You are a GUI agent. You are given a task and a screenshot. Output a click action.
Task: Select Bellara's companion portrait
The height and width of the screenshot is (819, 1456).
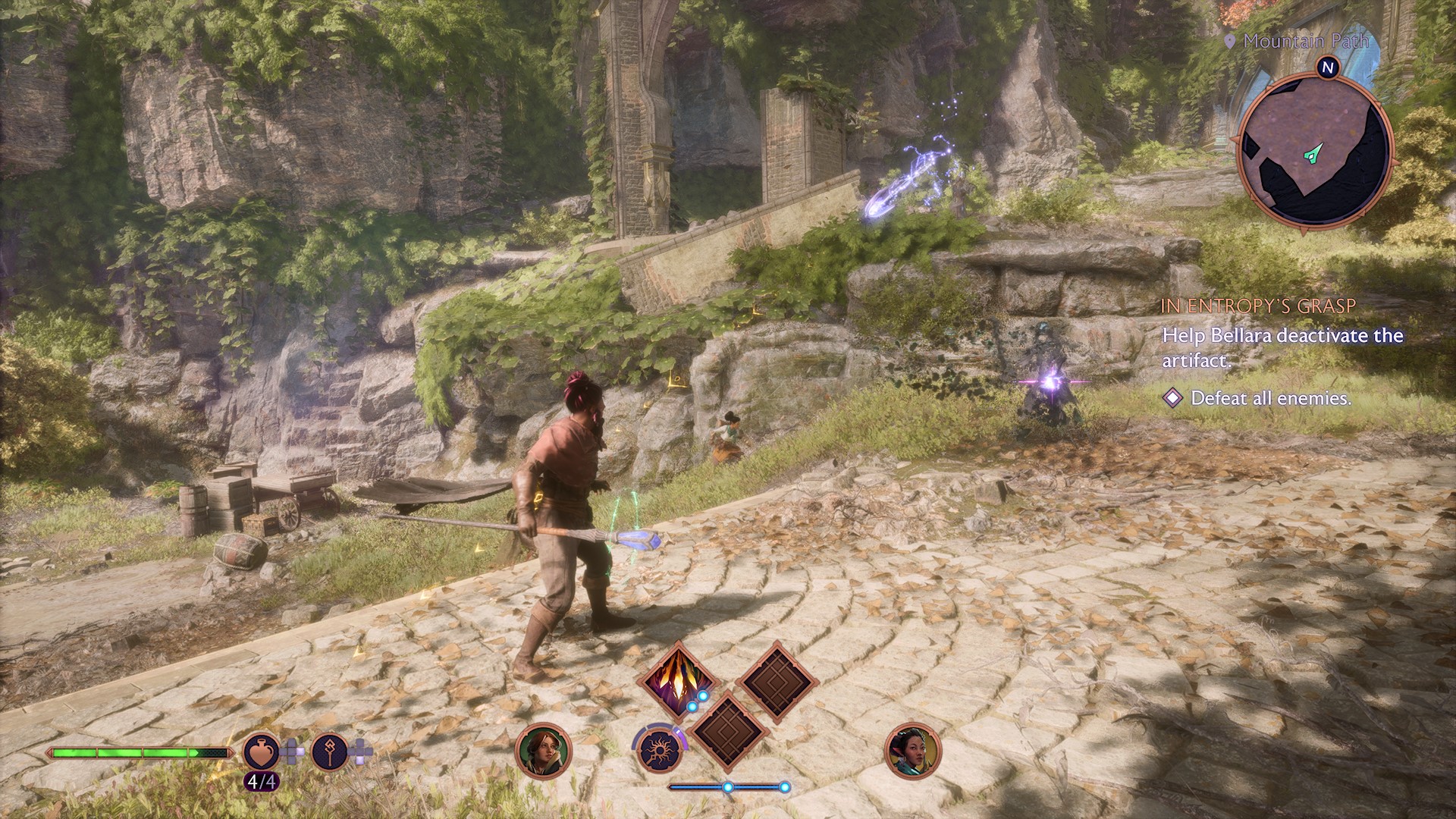(x=912, y=752)
